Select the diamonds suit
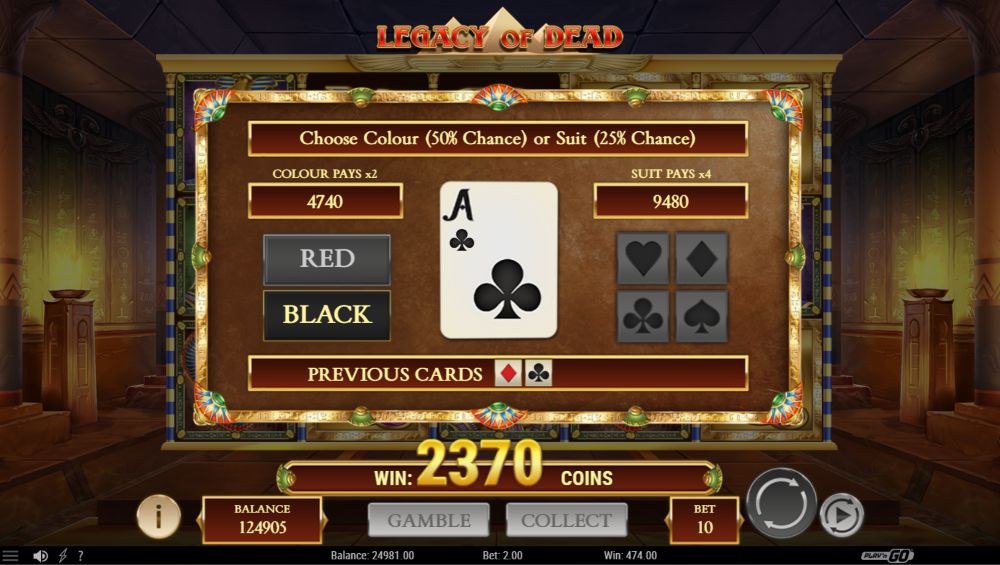This screenshot has width=1000, height=565. (x=701, y=259)
